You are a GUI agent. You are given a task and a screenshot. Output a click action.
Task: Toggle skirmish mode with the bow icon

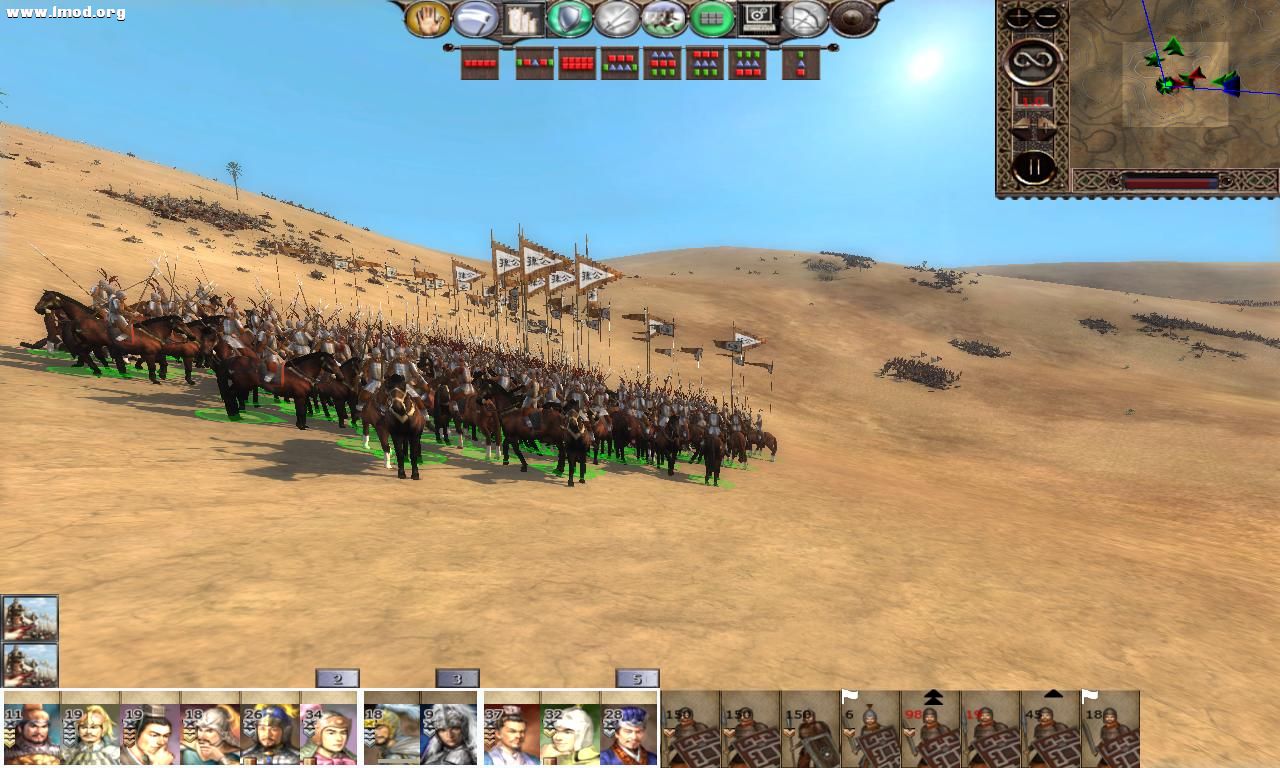click(805, 18)
